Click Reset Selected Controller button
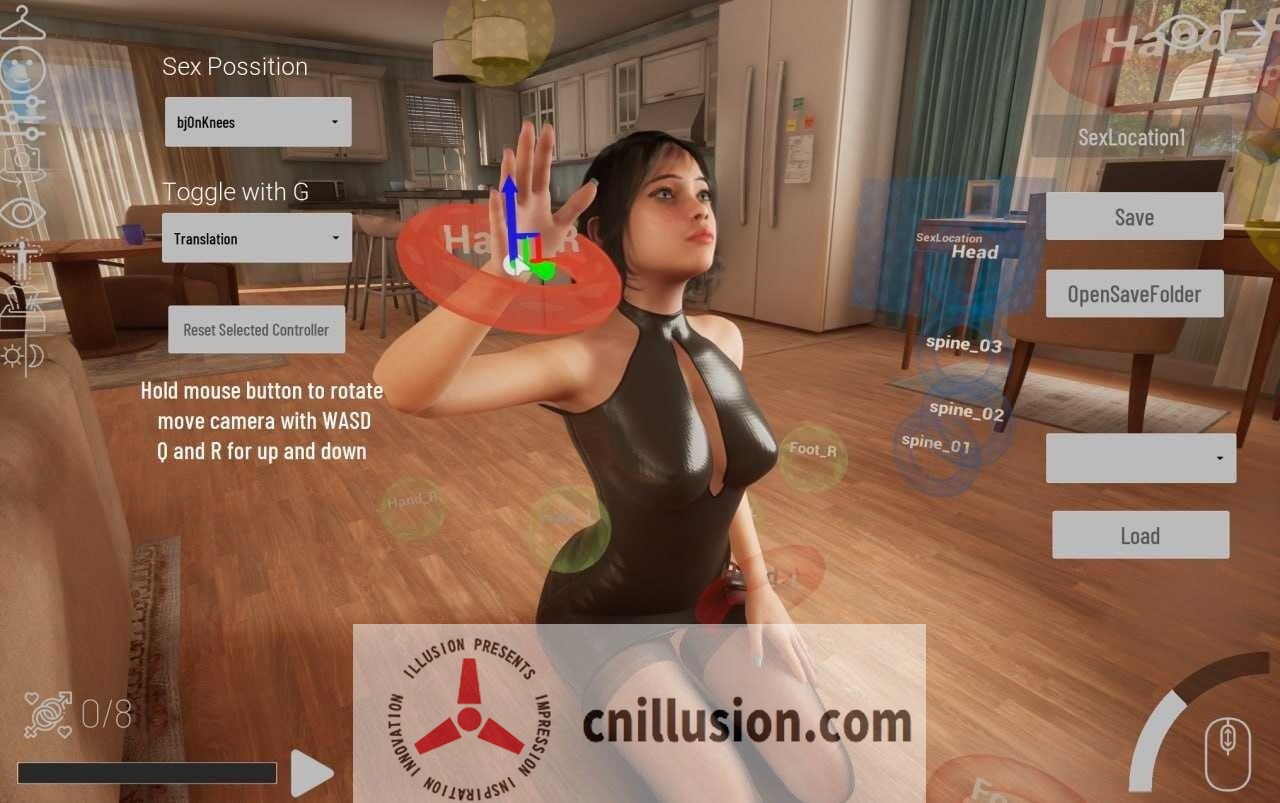The image size is (1280, 803). (256, 330)
